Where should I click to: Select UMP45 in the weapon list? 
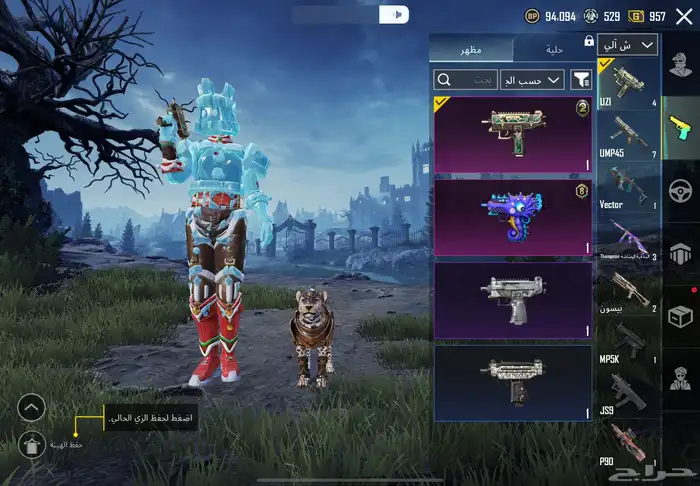(628, 136)
